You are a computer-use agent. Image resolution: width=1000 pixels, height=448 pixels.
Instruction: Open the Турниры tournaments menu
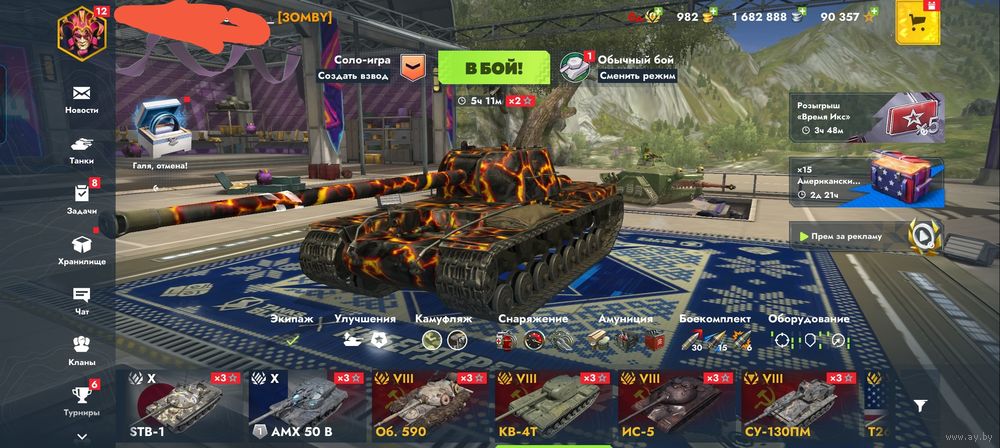pos(82,399)
